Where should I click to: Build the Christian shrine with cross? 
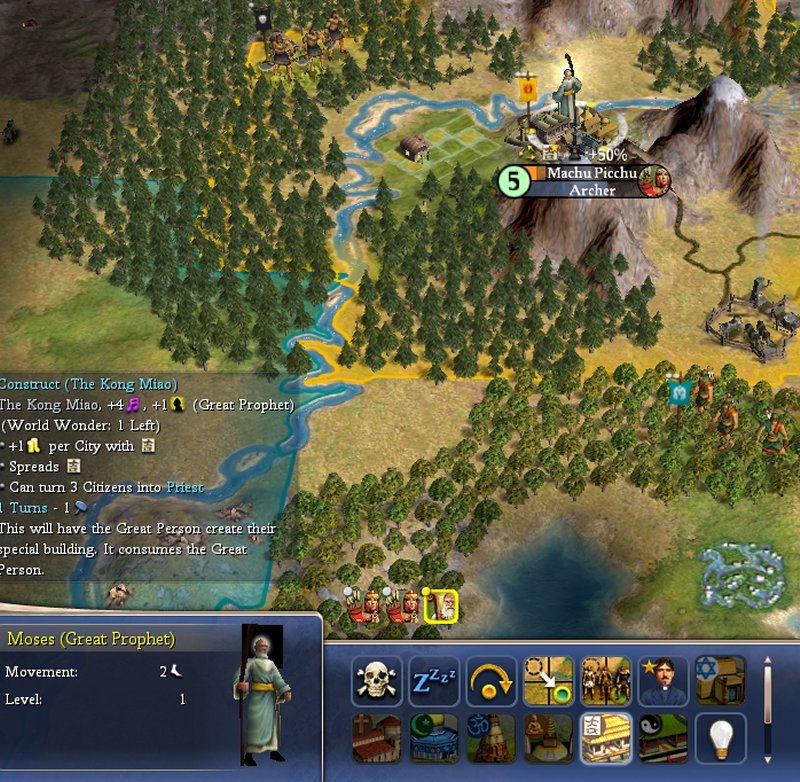376,739
